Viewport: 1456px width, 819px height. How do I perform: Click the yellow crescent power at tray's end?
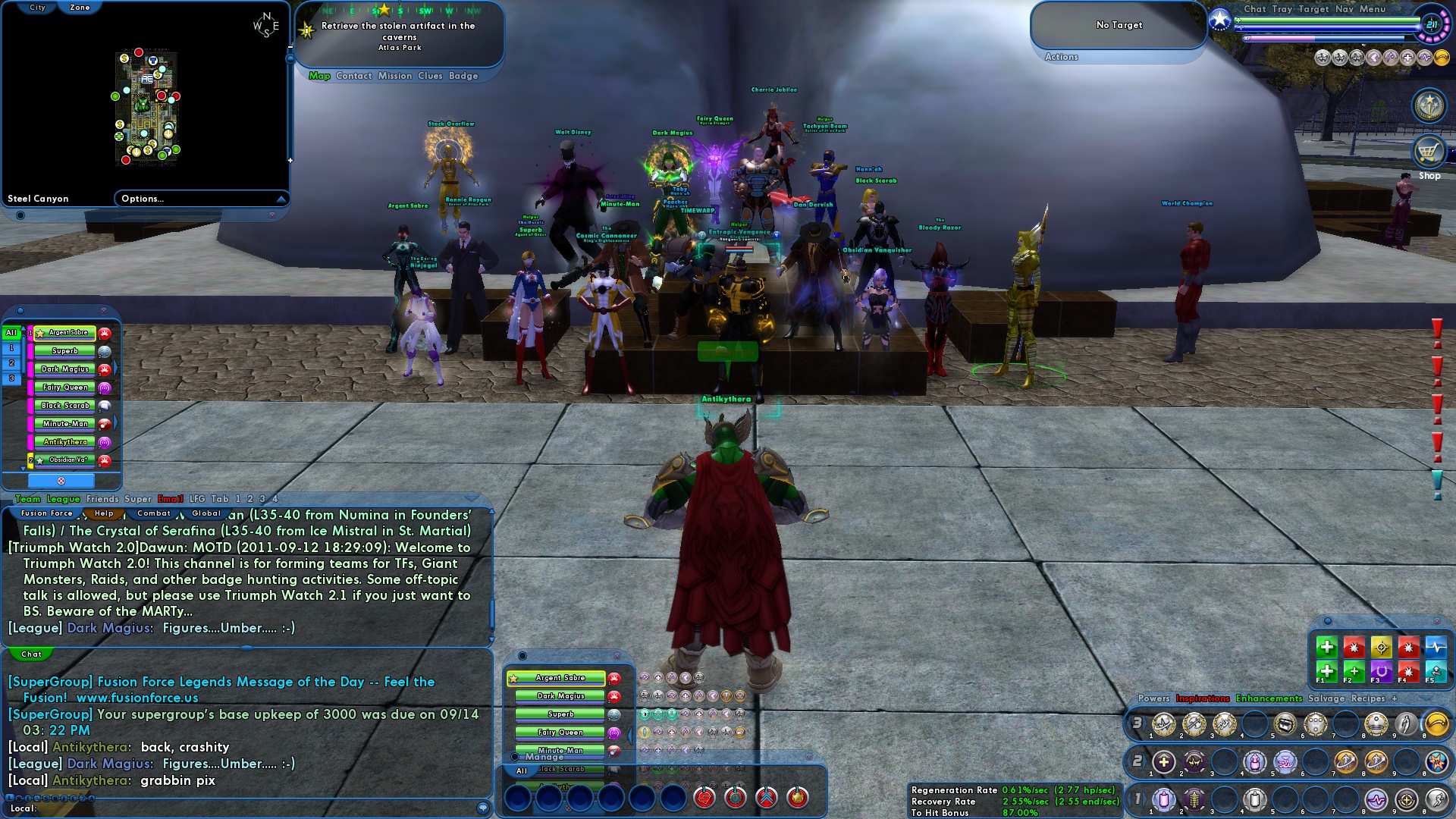click(x=1436, y=725)
